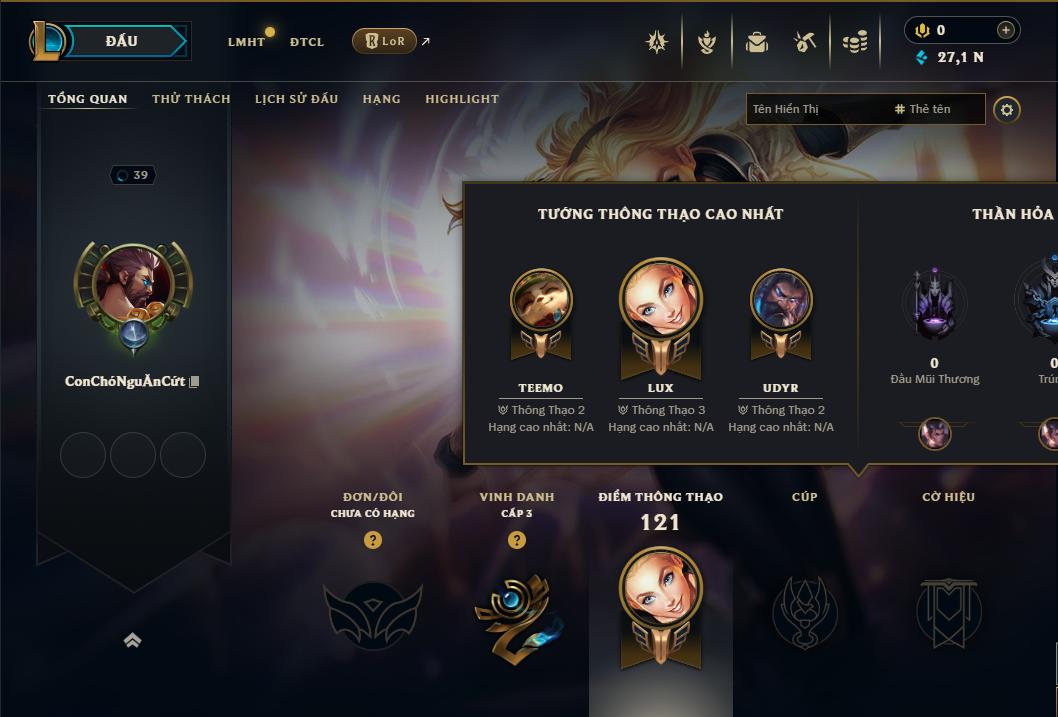Select Teemo mastery champion portrait
Image resolution: width=1058 pixels, height=717 pixels.
click(541, 300)
